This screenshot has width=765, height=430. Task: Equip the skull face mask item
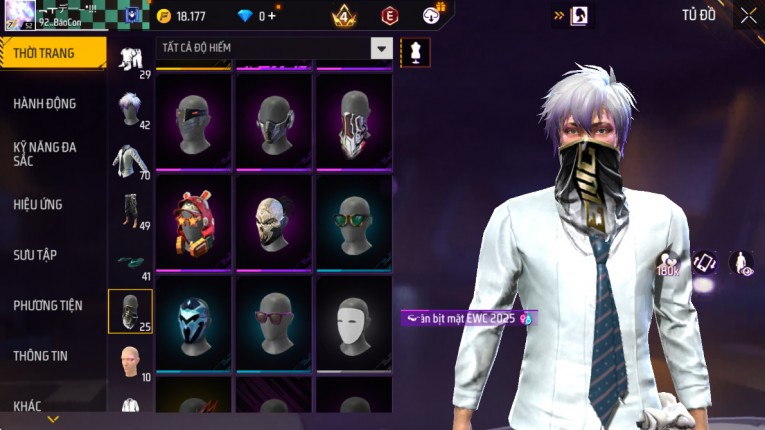point(273,221)
